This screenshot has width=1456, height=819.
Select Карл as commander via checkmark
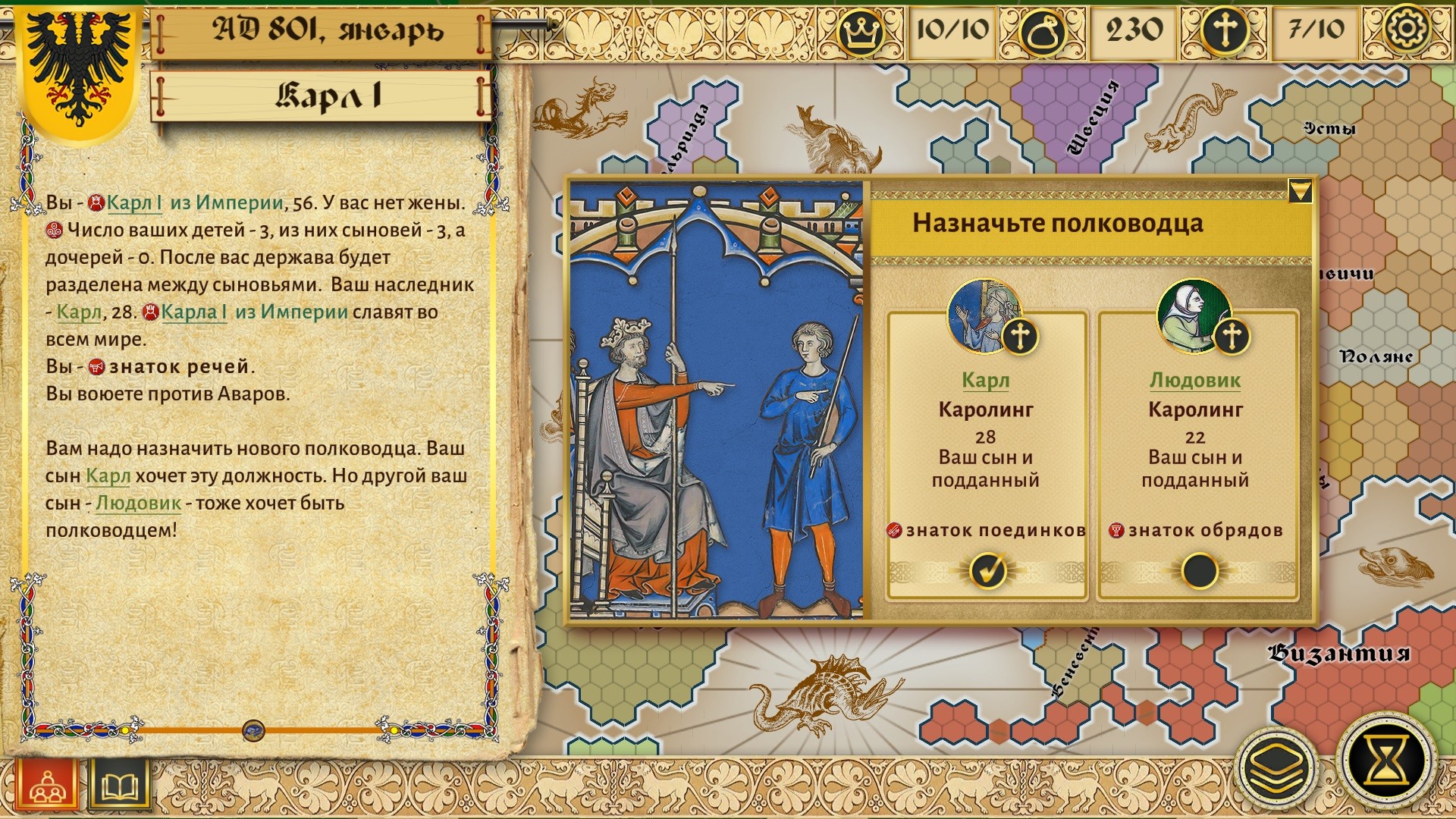987,570
